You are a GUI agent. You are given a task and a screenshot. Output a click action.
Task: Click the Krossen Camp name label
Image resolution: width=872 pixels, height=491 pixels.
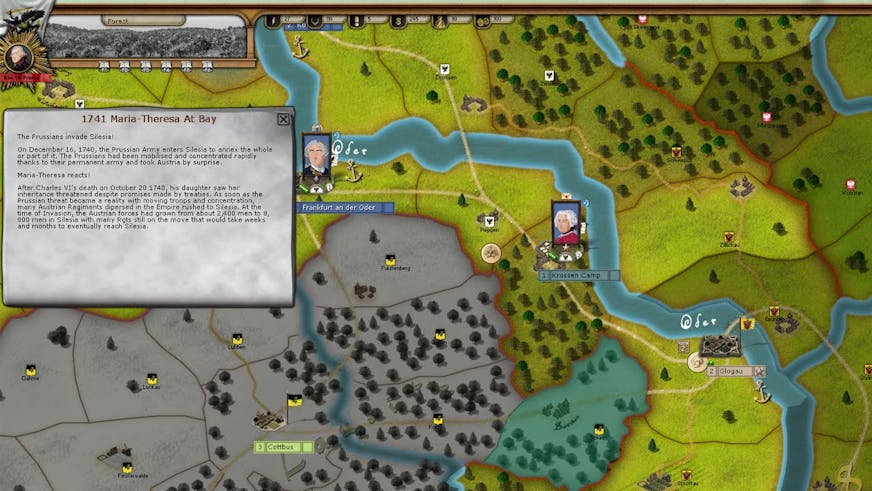point(578,275)
